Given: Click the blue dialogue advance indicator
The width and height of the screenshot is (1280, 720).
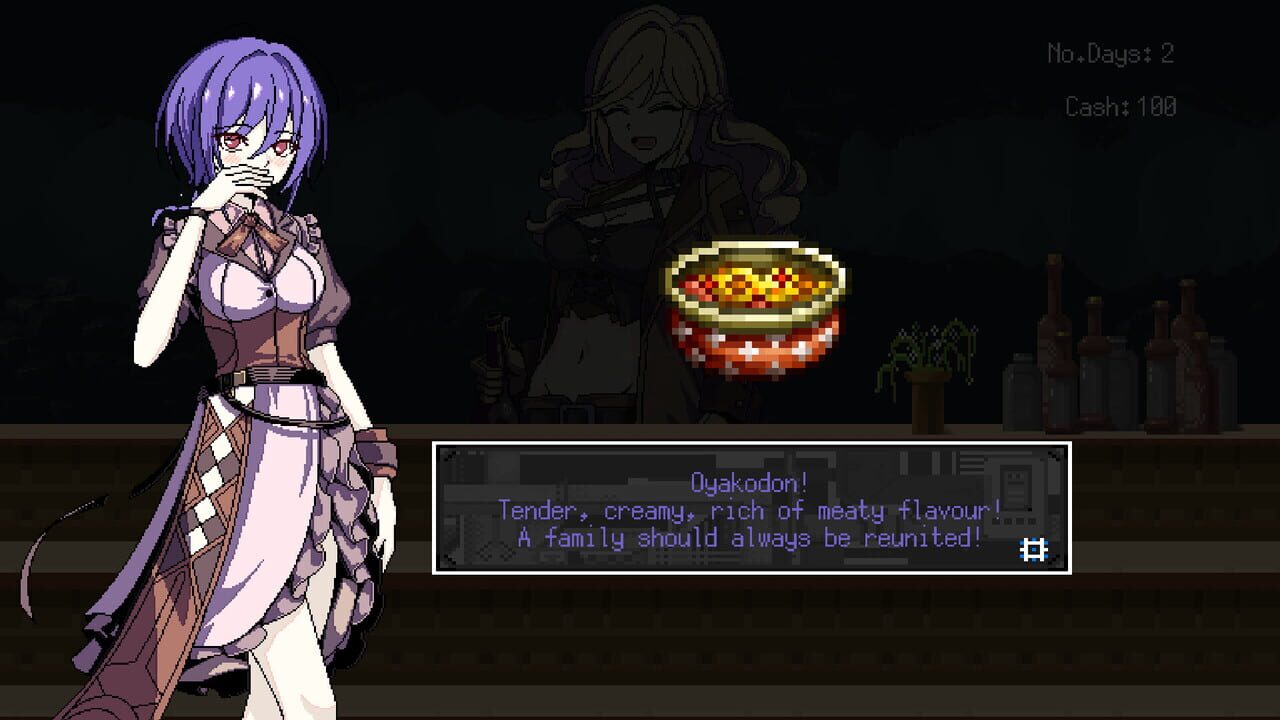Looking at the screenshot, I should click(1032, 548).
